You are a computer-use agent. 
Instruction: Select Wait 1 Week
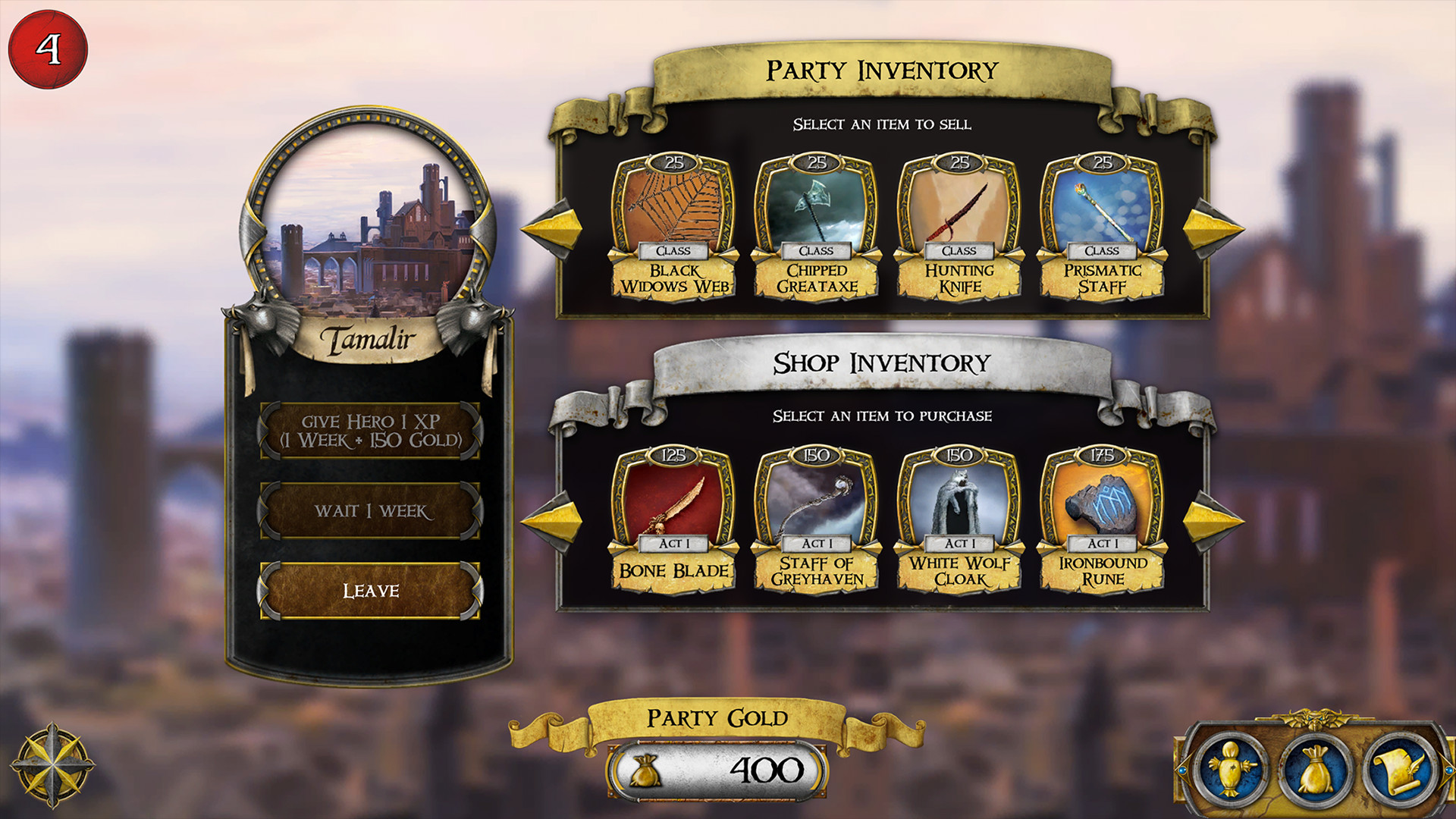click(369, 511)
